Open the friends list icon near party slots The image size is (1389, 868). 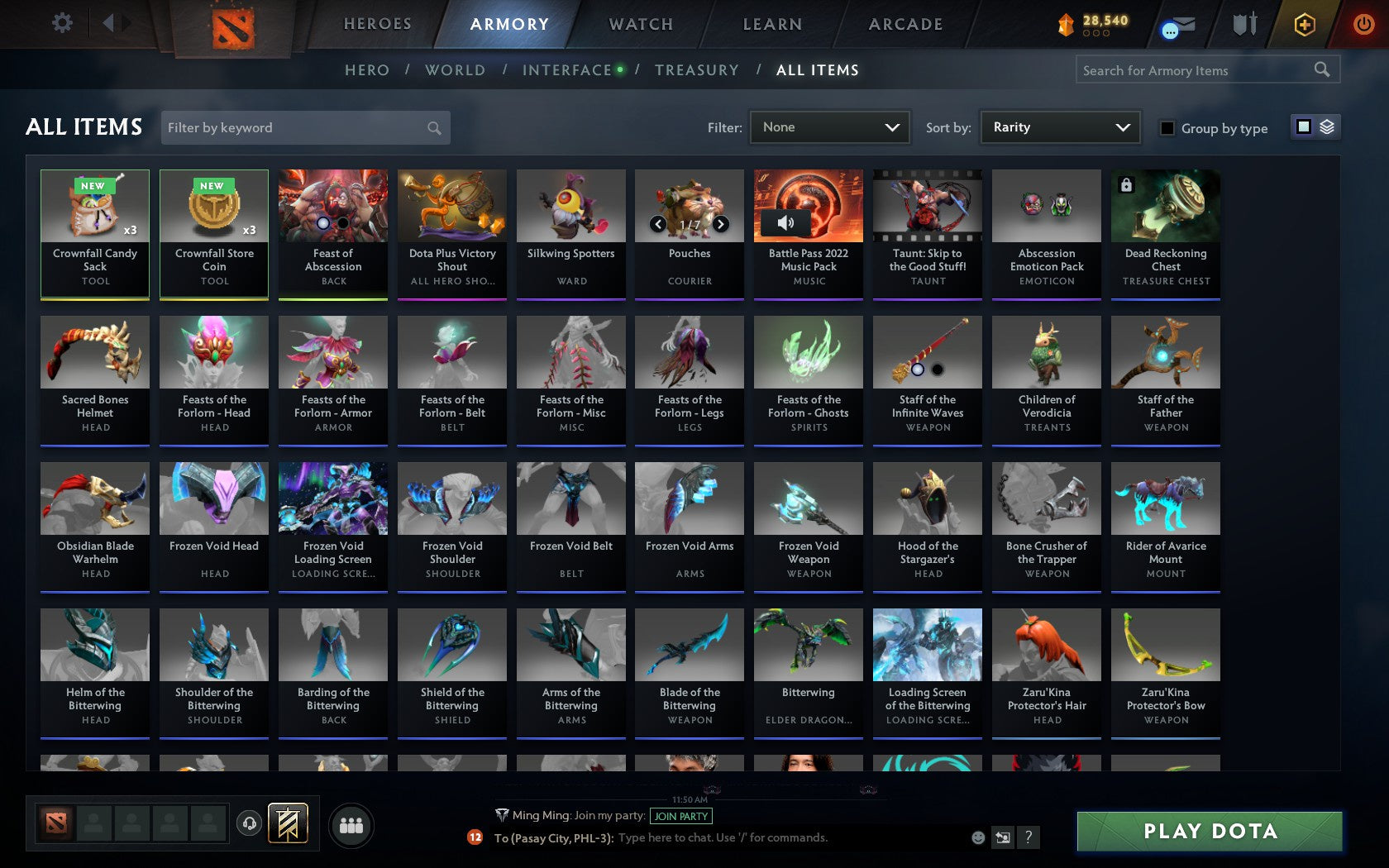[352, 823]
